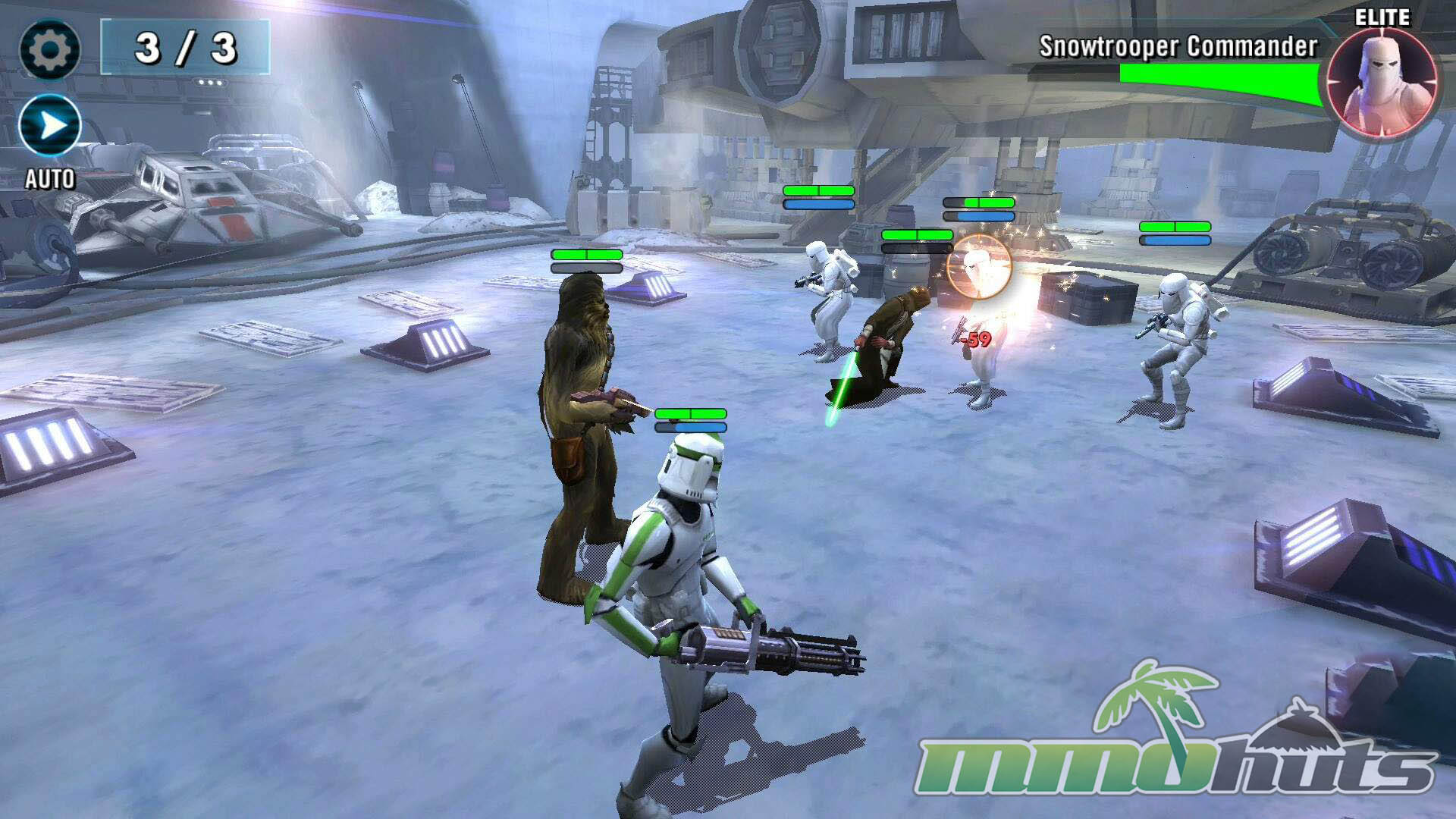Image resolution: width=1456 pixels, height=819 pixels.
Task: Tap the targeted enemy reticle marker
Action: coord(978,267)
